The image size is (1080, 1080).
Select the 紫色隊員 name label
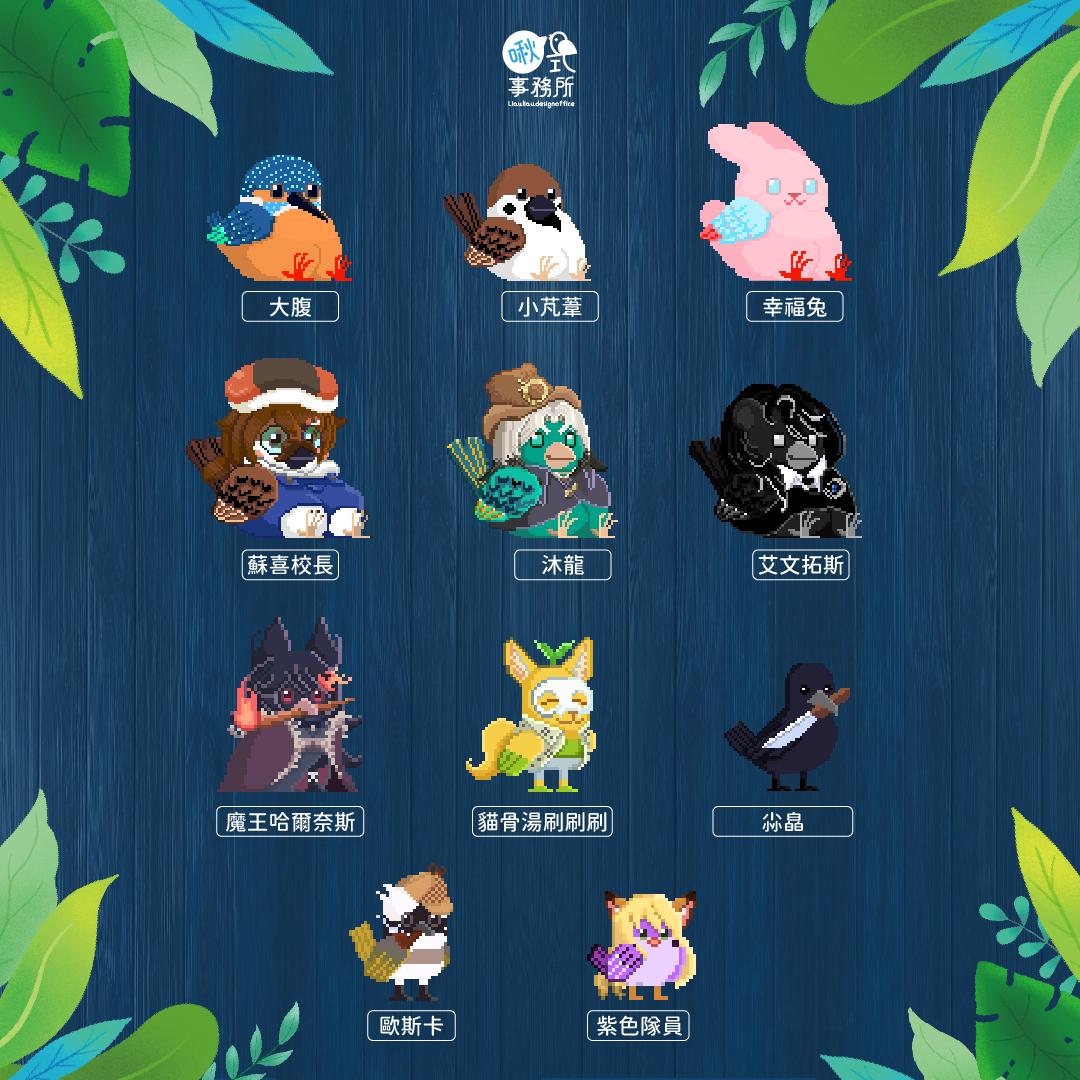point(639,1025)
